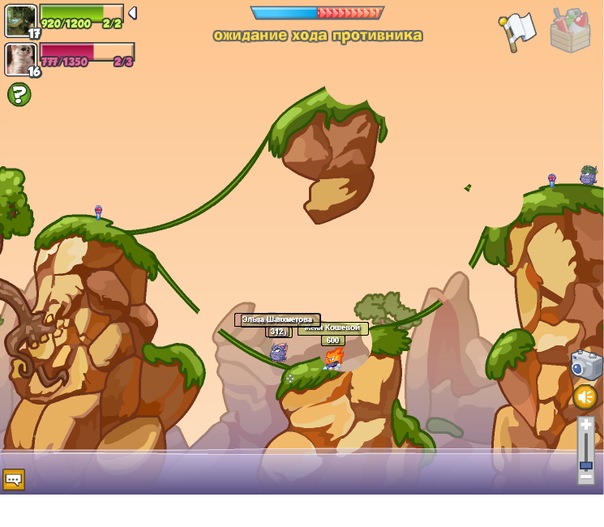Take a screenshot with the camera icon
This screenshot has height=527, width=604.
pyautogui.click(x=585, y=365)
